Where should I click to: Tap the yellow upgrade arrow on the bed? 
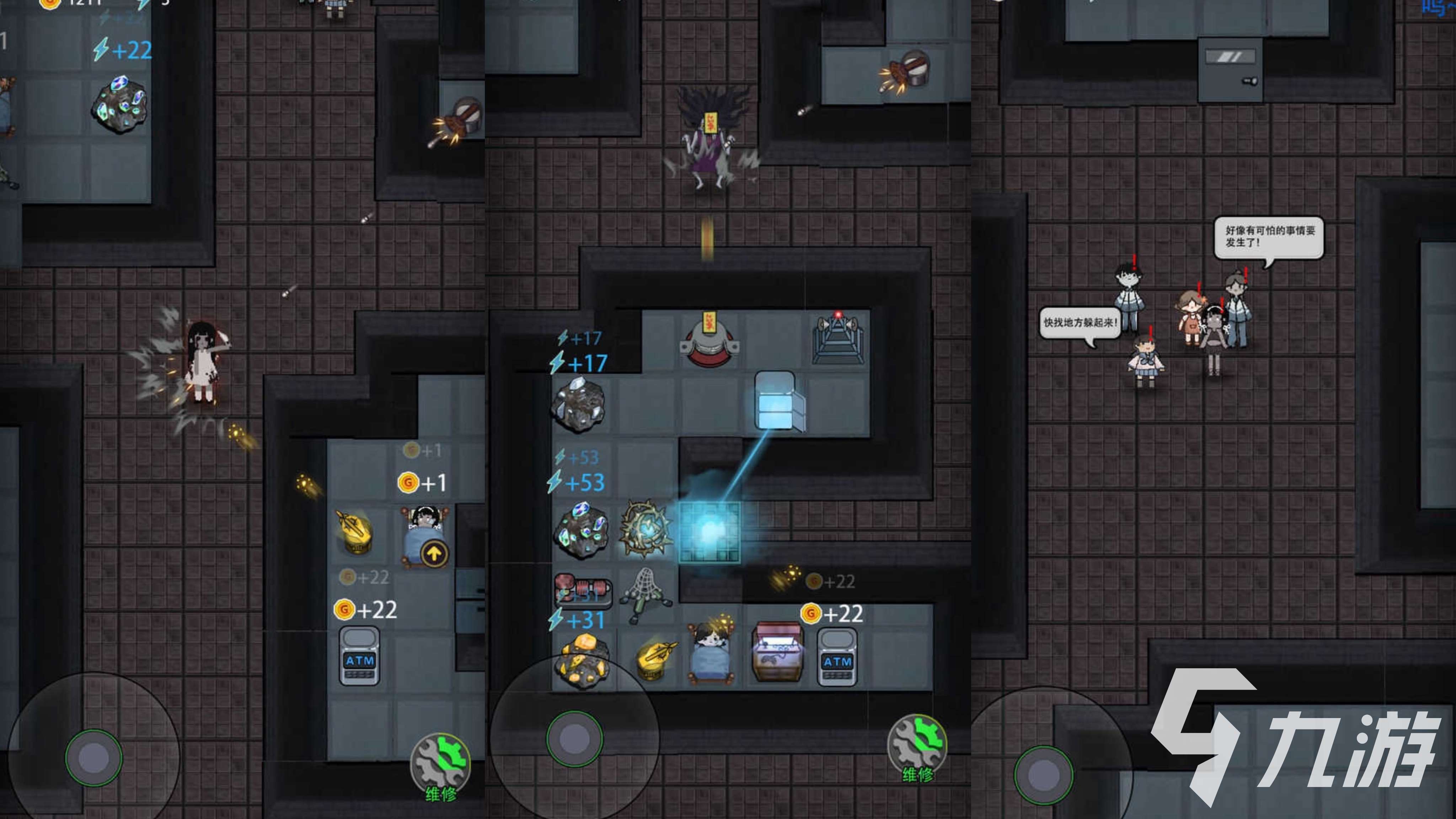tap(434, 555)
